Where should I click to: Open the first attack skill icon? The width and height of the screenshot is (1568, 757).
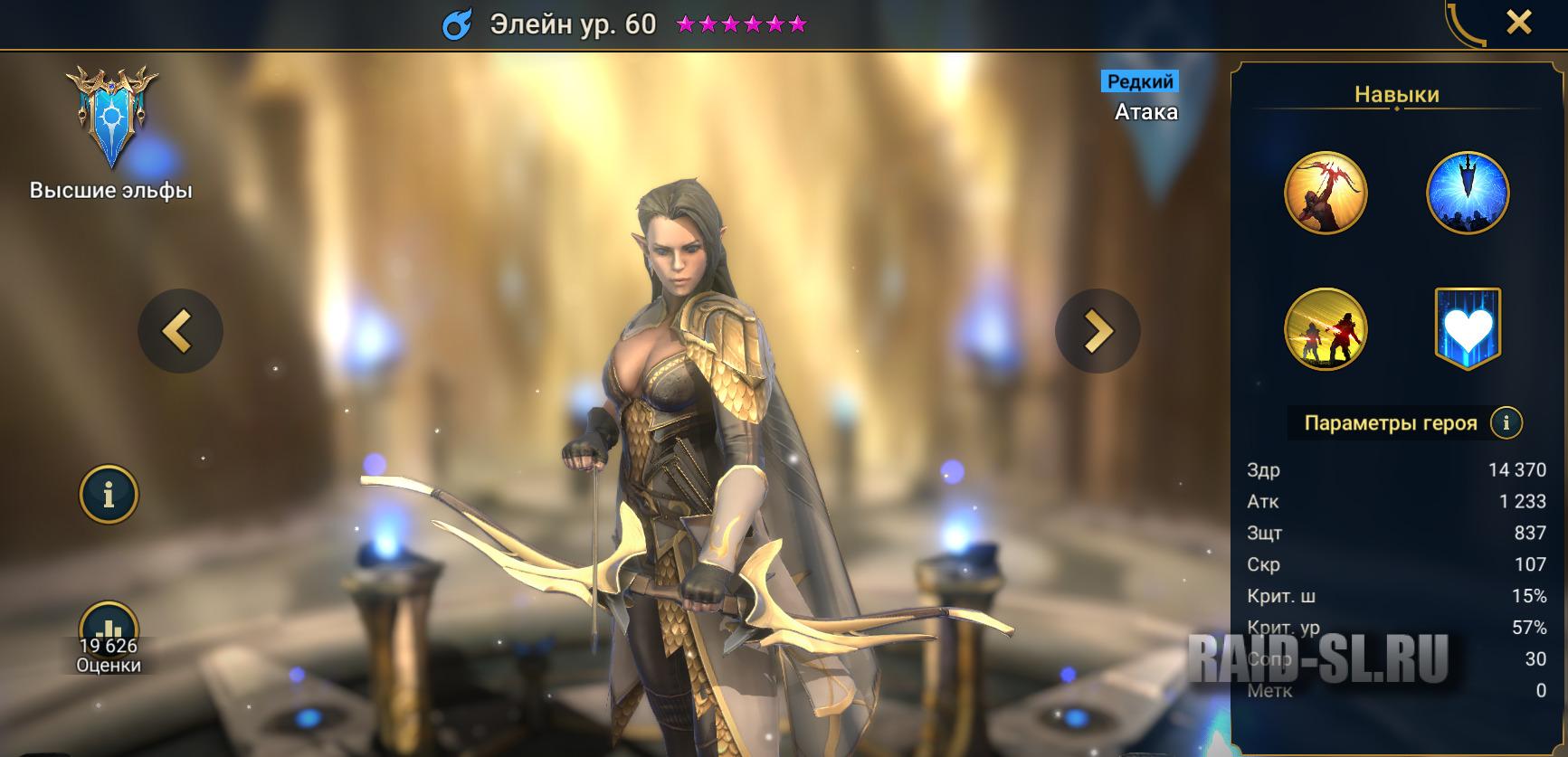[x=1329, y=193]
